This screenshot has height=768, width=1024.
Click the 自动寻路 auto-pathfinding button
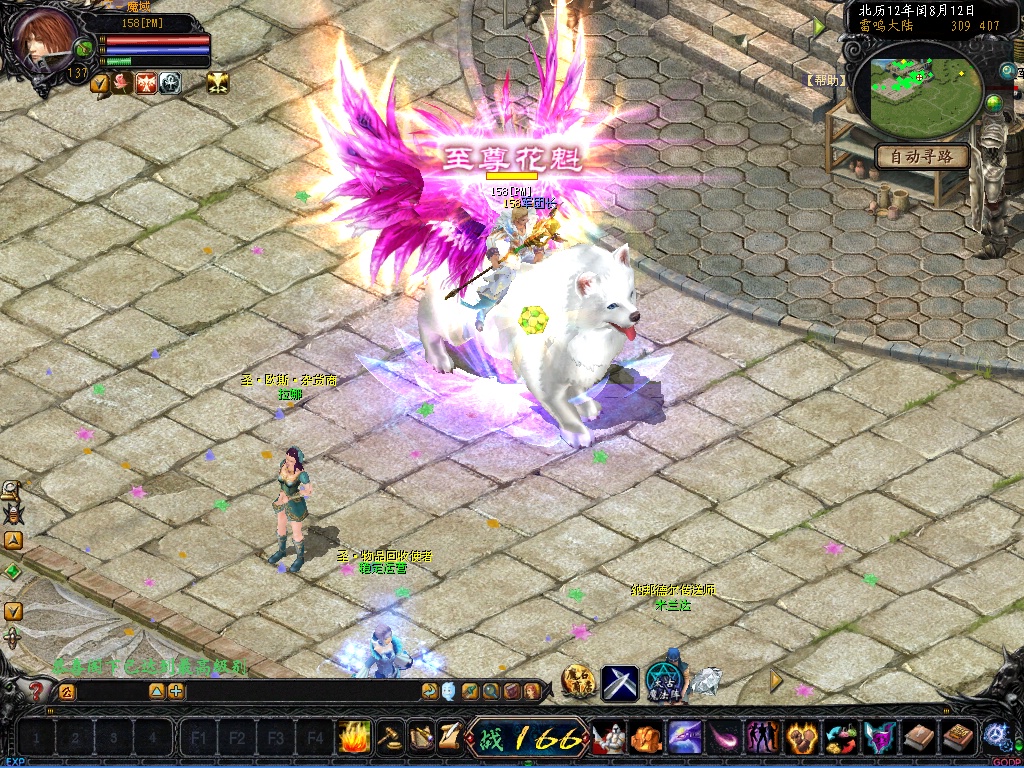pyautogui.click(x=922, y=156)
